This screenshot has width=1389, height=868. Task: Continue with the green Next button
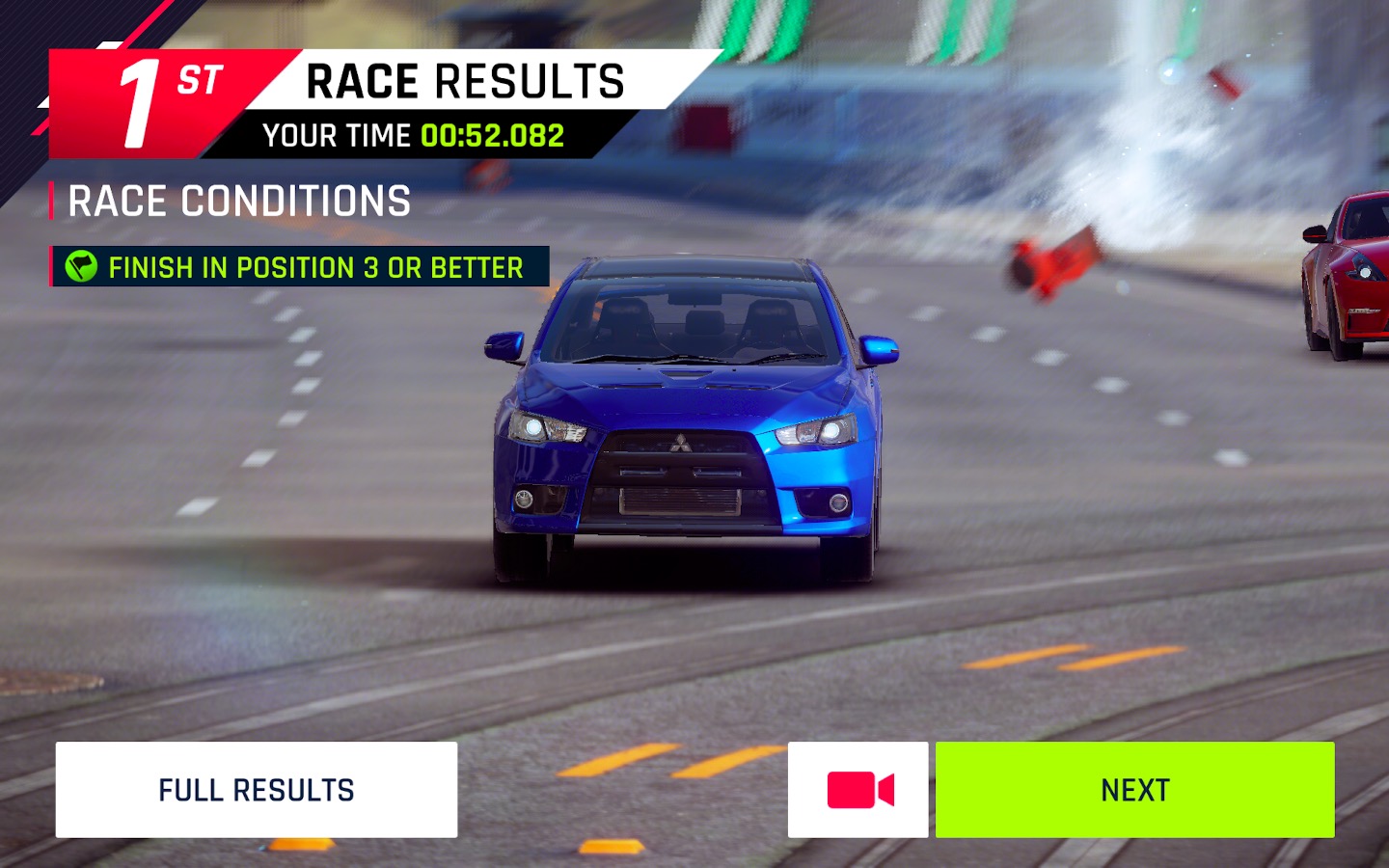pos(1134,790)
